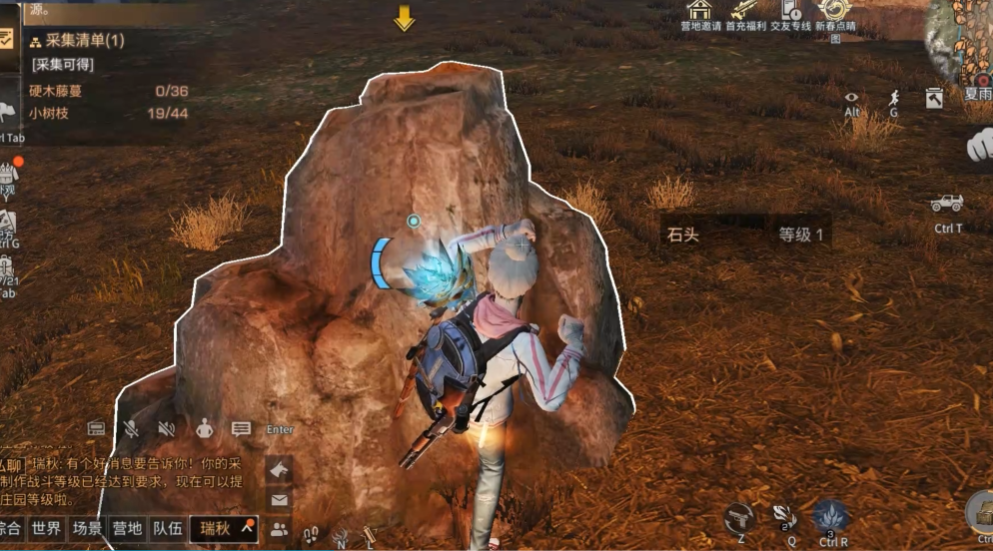This screenshot has height=551, width=993.
Task: Switch to the 队伍 chat channel
Action: [166, 529]
